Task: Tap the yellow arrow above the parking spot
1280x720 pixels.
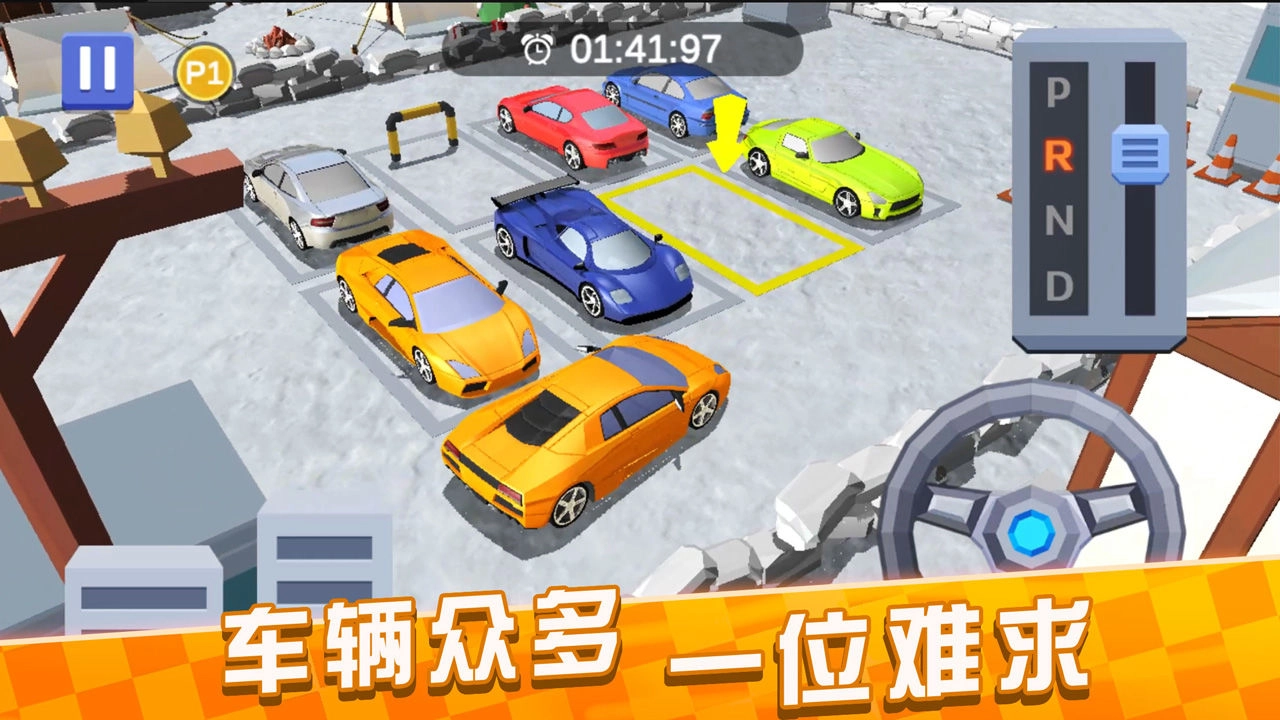Action: point(726,130)
